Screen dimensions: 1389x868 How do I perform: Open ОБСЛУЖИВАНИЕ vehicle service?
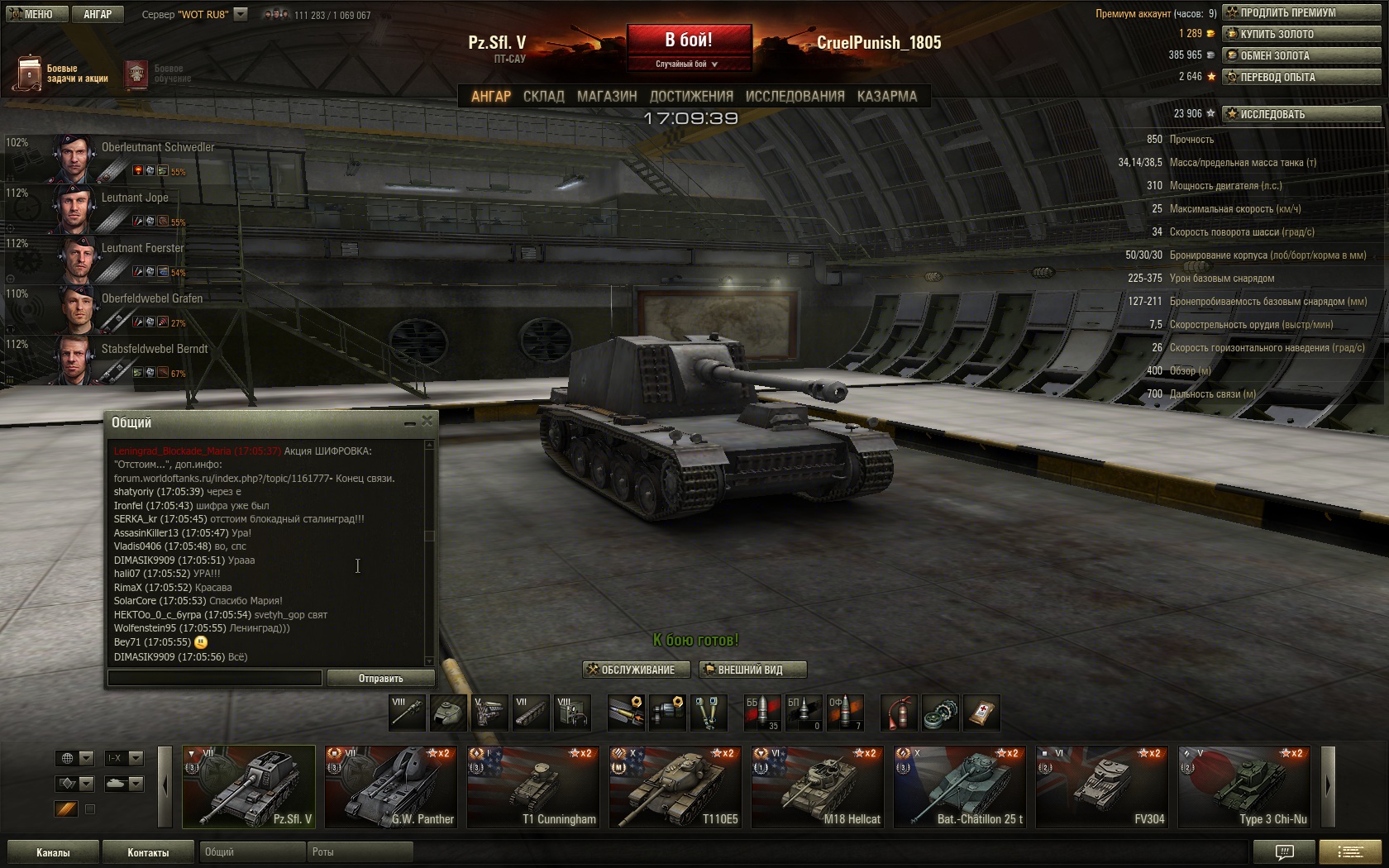pyautogui.click(x=637, y=670)
